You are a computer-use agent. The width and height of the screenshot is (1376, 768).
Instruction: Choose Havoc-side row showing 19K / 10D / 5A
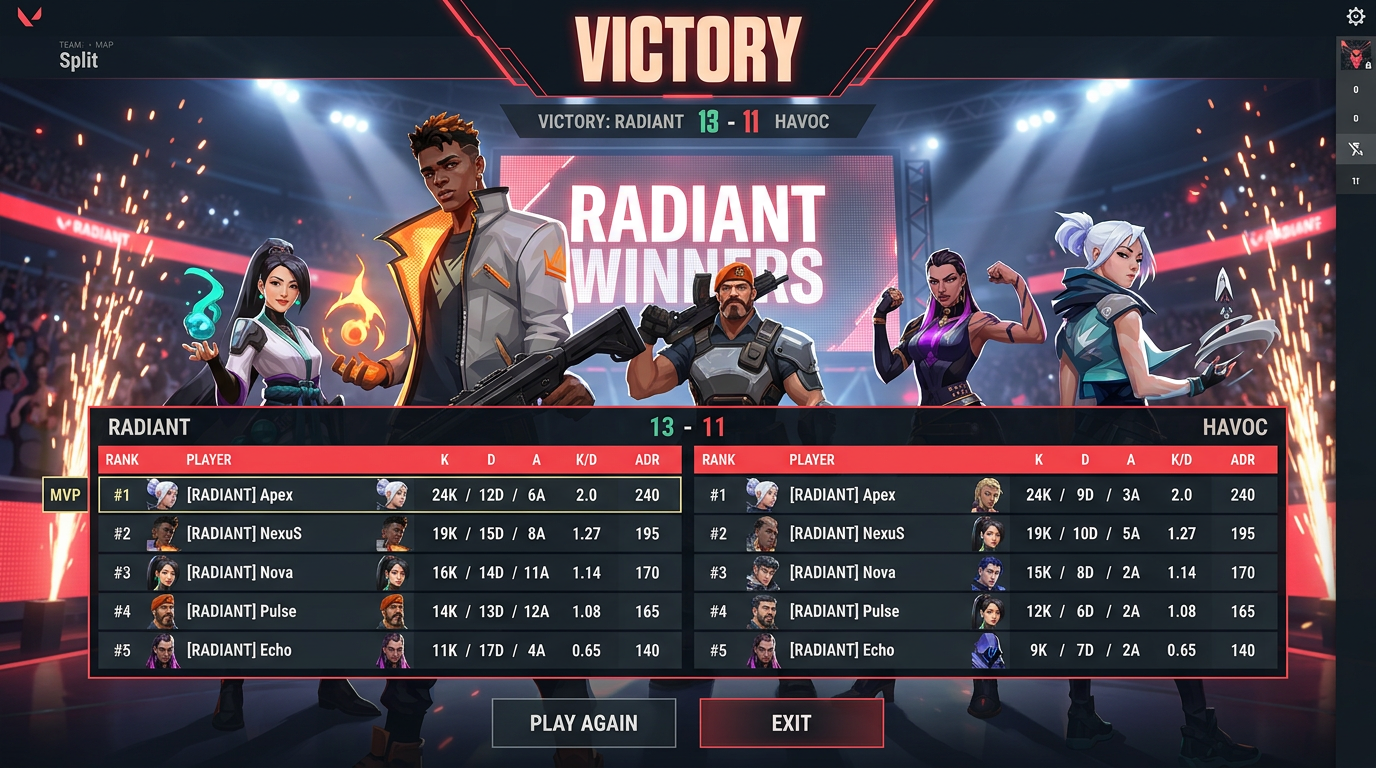(x=986, y=534)
